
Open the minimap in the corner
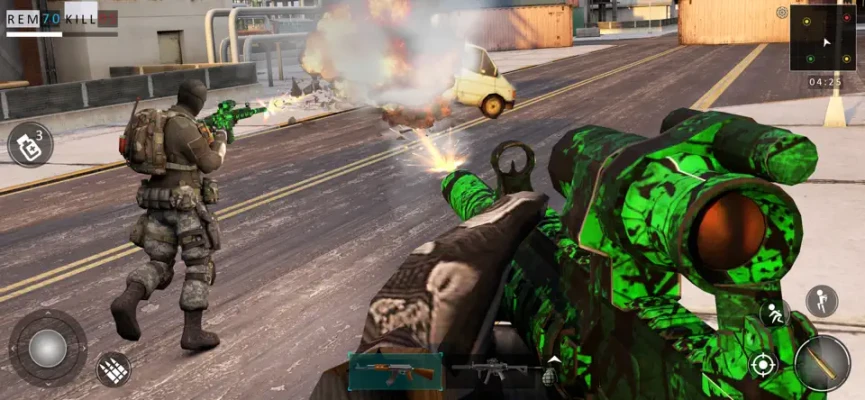[822, 38]
